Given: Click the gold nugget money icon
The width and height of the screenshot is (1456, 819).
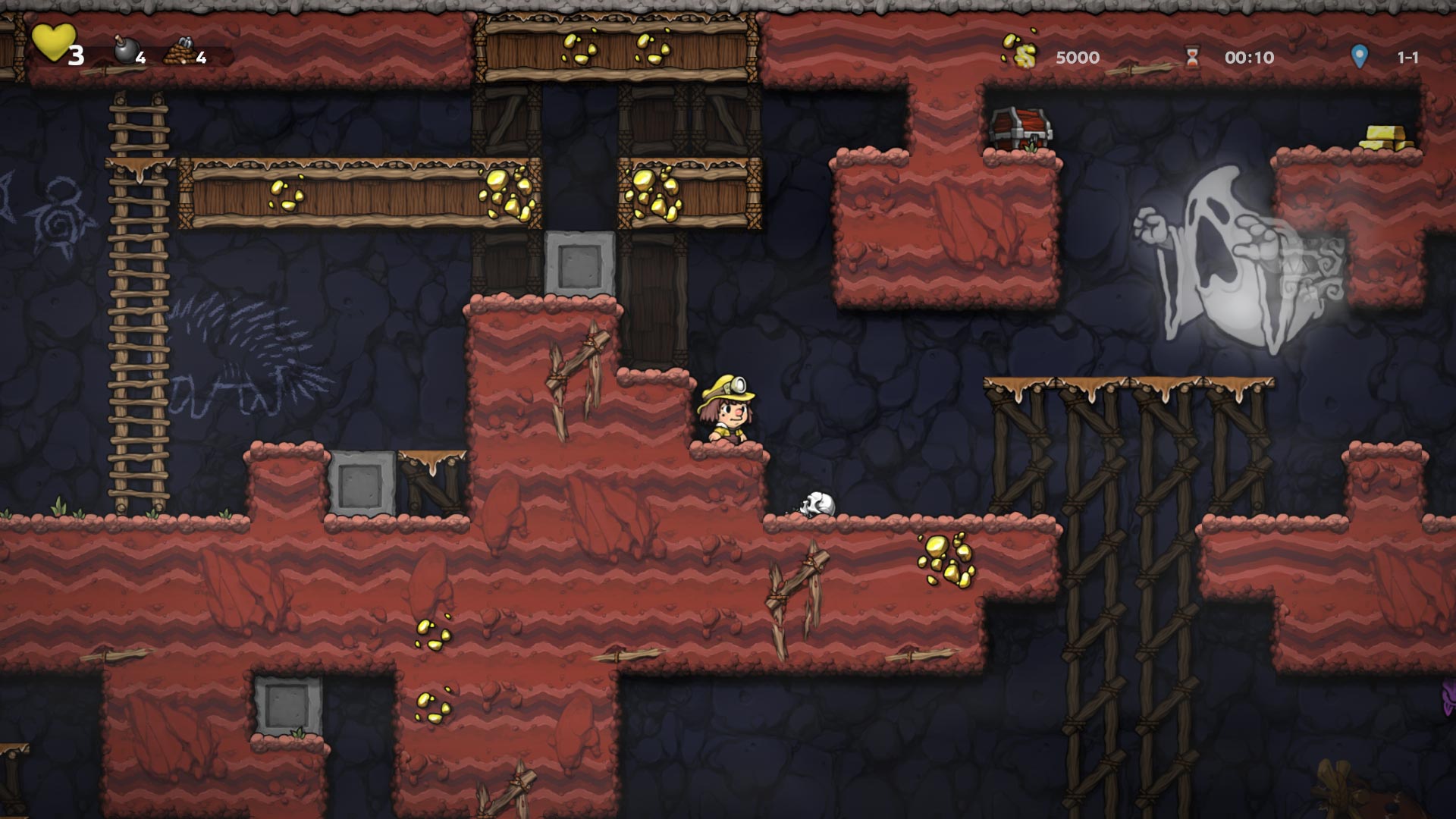Looking at the screenshot, I should coord(1020,49).
